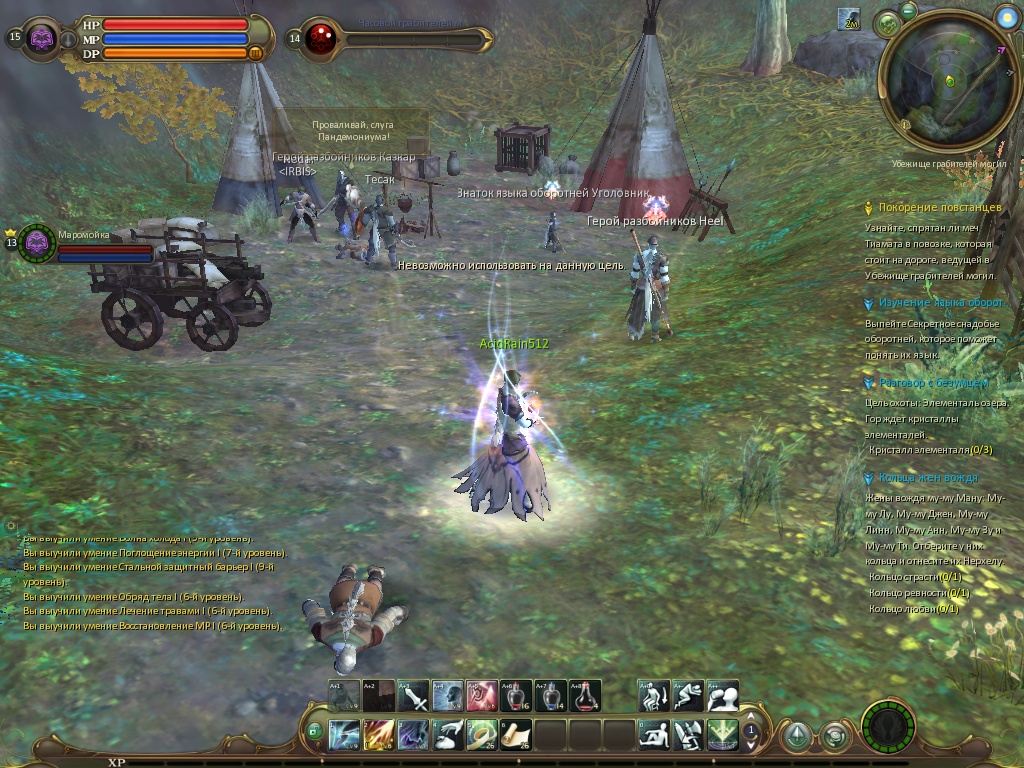The image size is (1024, 768).
Task: Click the buff icon showing 2м.
Action: click(x=850, y=20)
